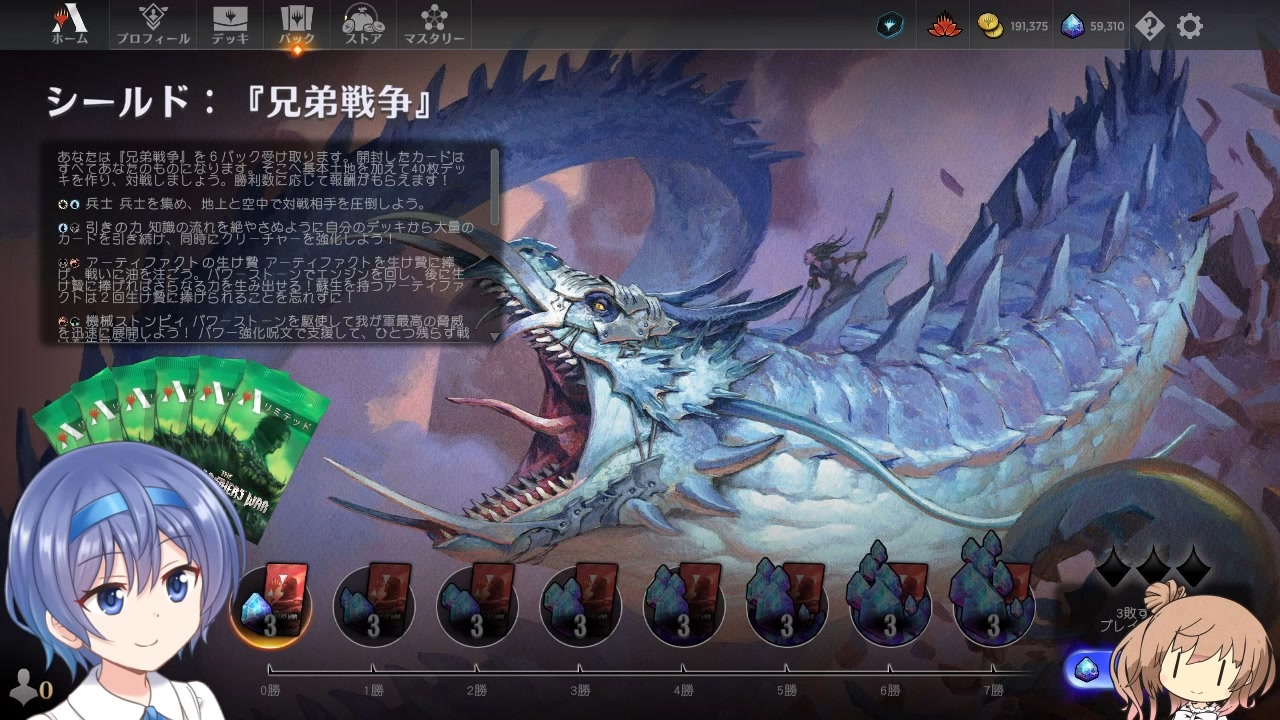This screenshot has height=720, width=1280.
Task: Open the settings gear
Action: pos(1189,27)
